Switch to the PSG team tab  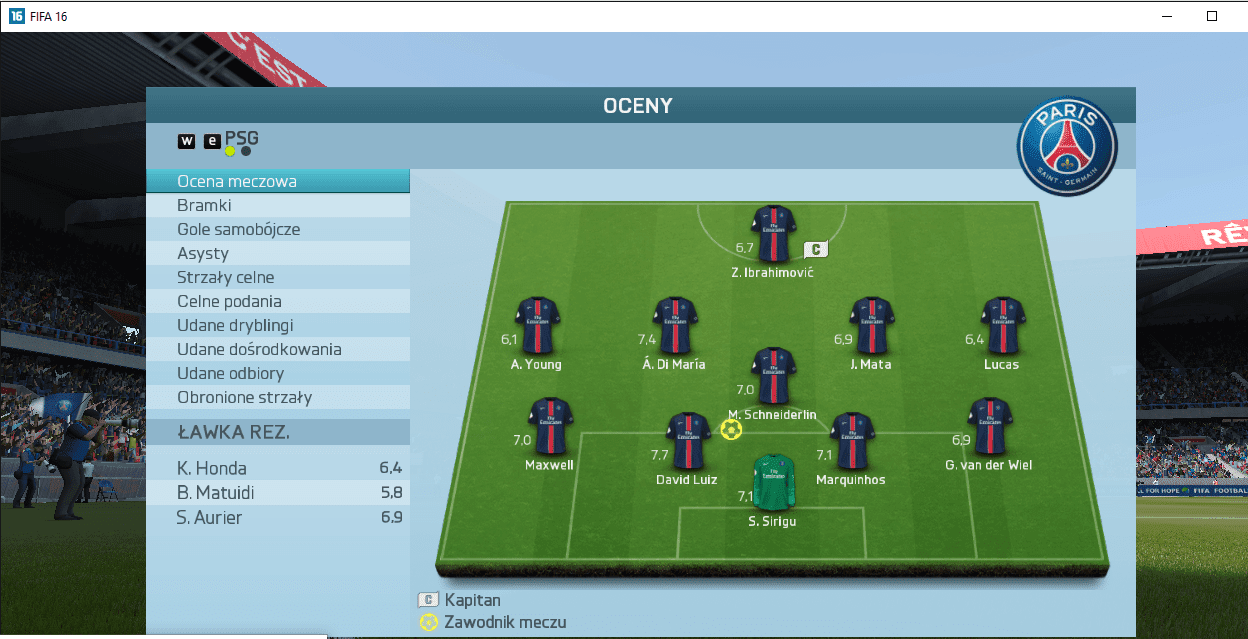[x=241, y=139]
